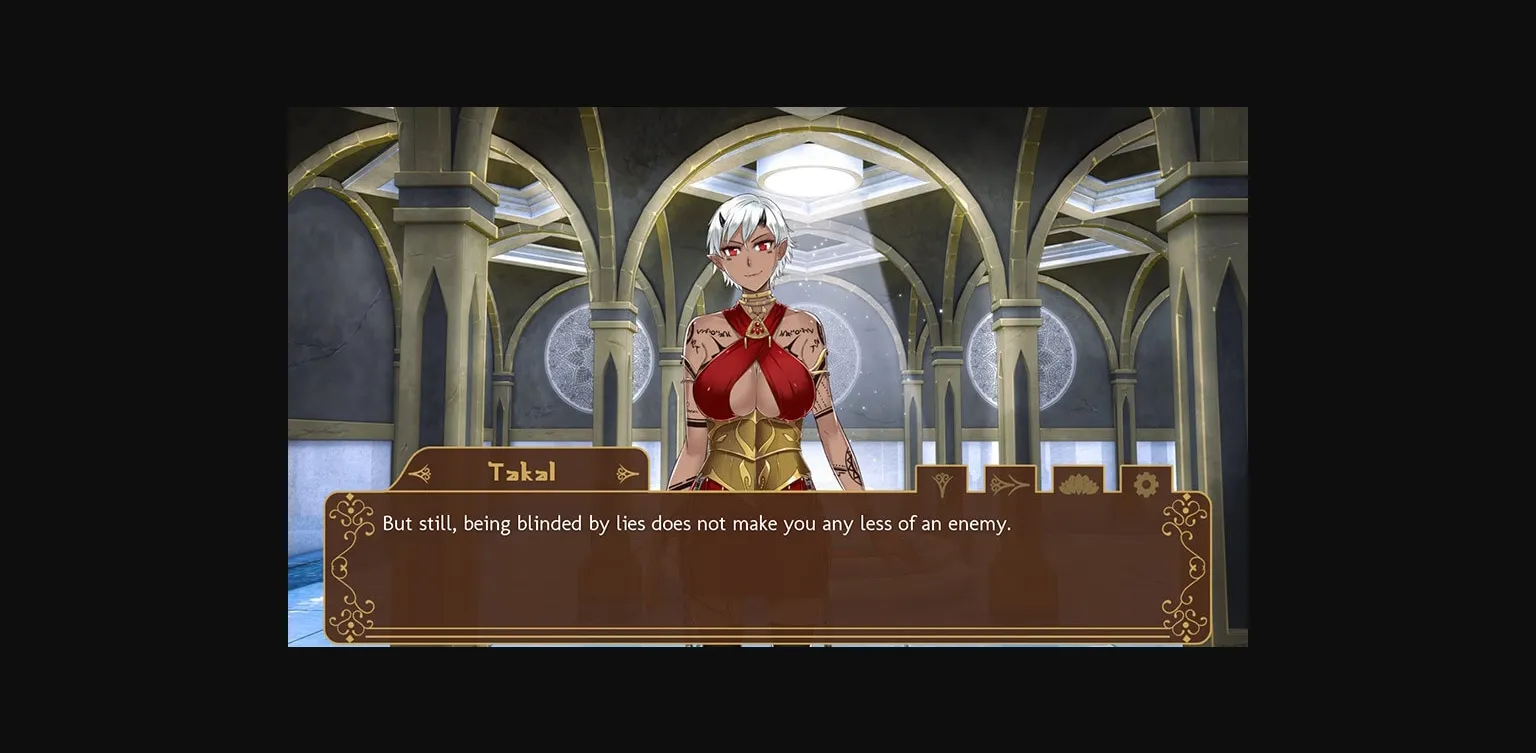
Task: Expand the text log using the lotus button
Action: tap(1077, 484)
